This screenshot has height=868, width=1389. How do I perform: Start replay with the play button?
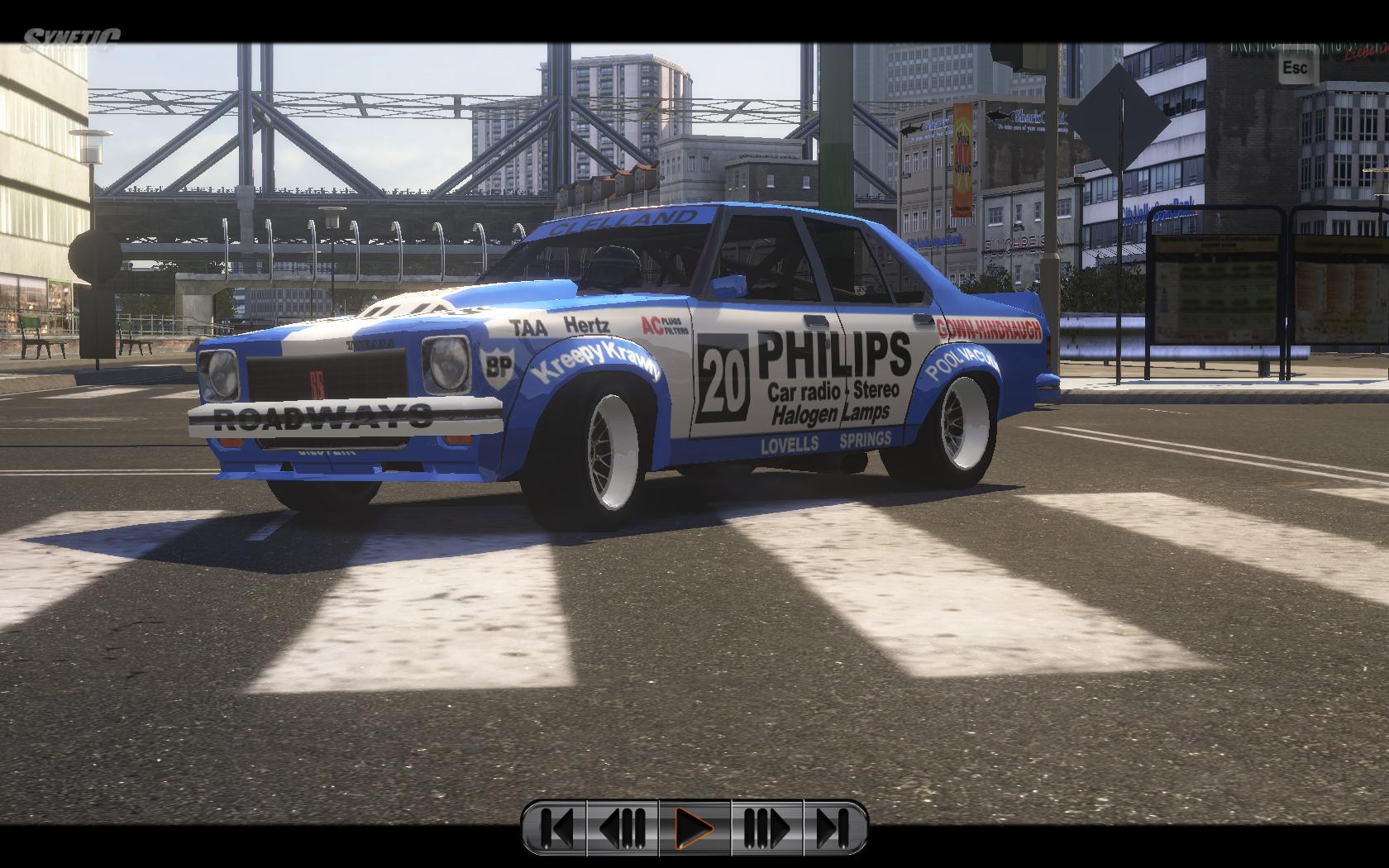[x=694, y=826]
